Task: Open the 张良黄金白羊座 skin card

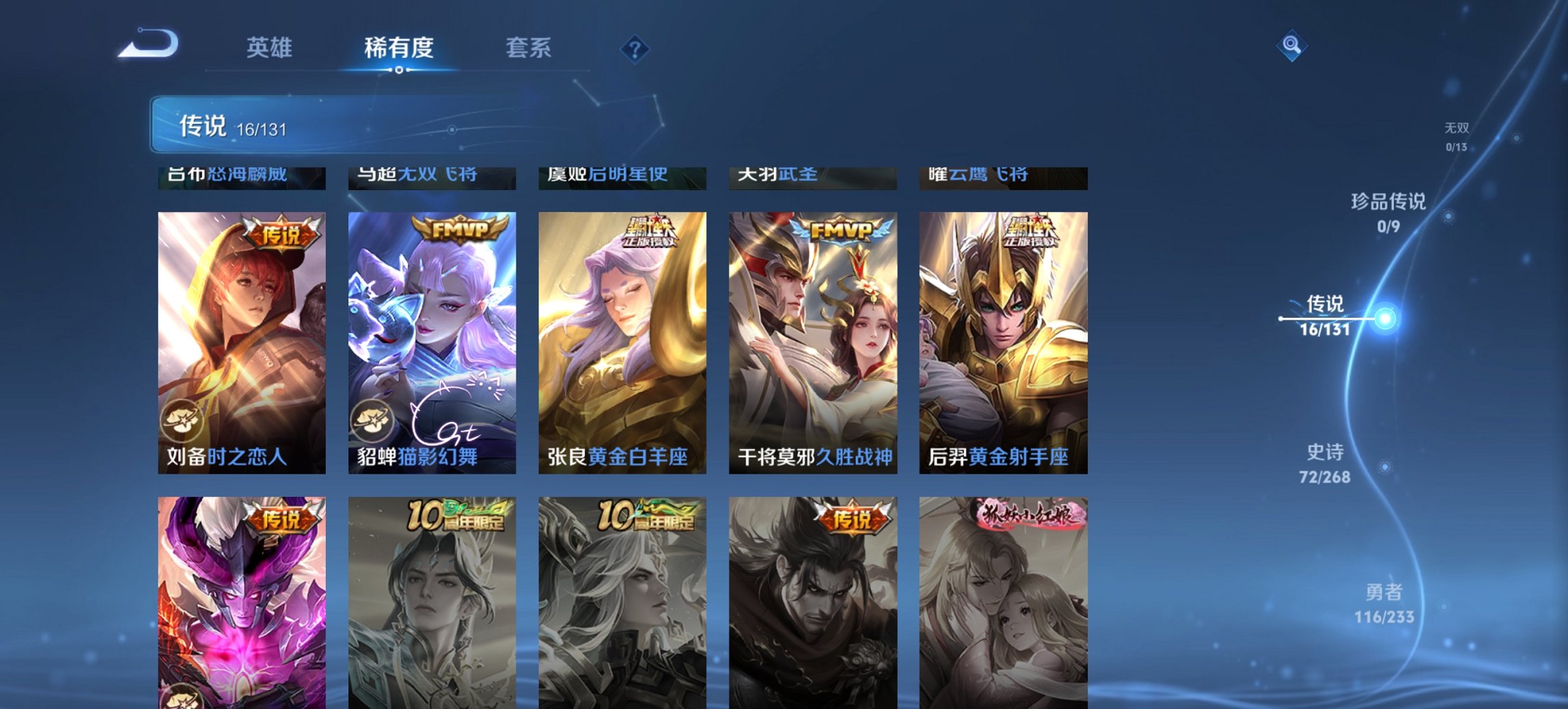Action: pos(623,342)
